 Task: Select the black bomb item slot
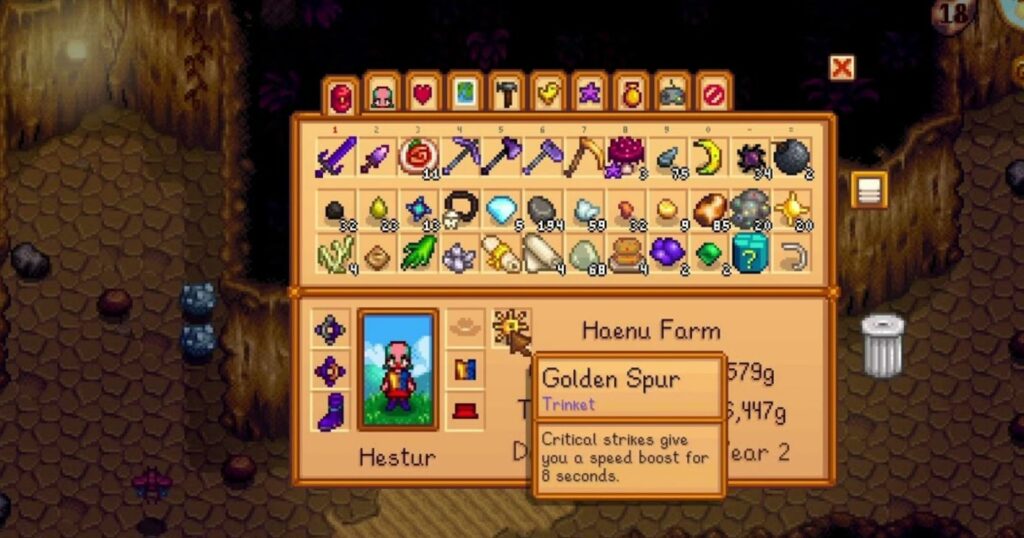(x=791, y=157)
